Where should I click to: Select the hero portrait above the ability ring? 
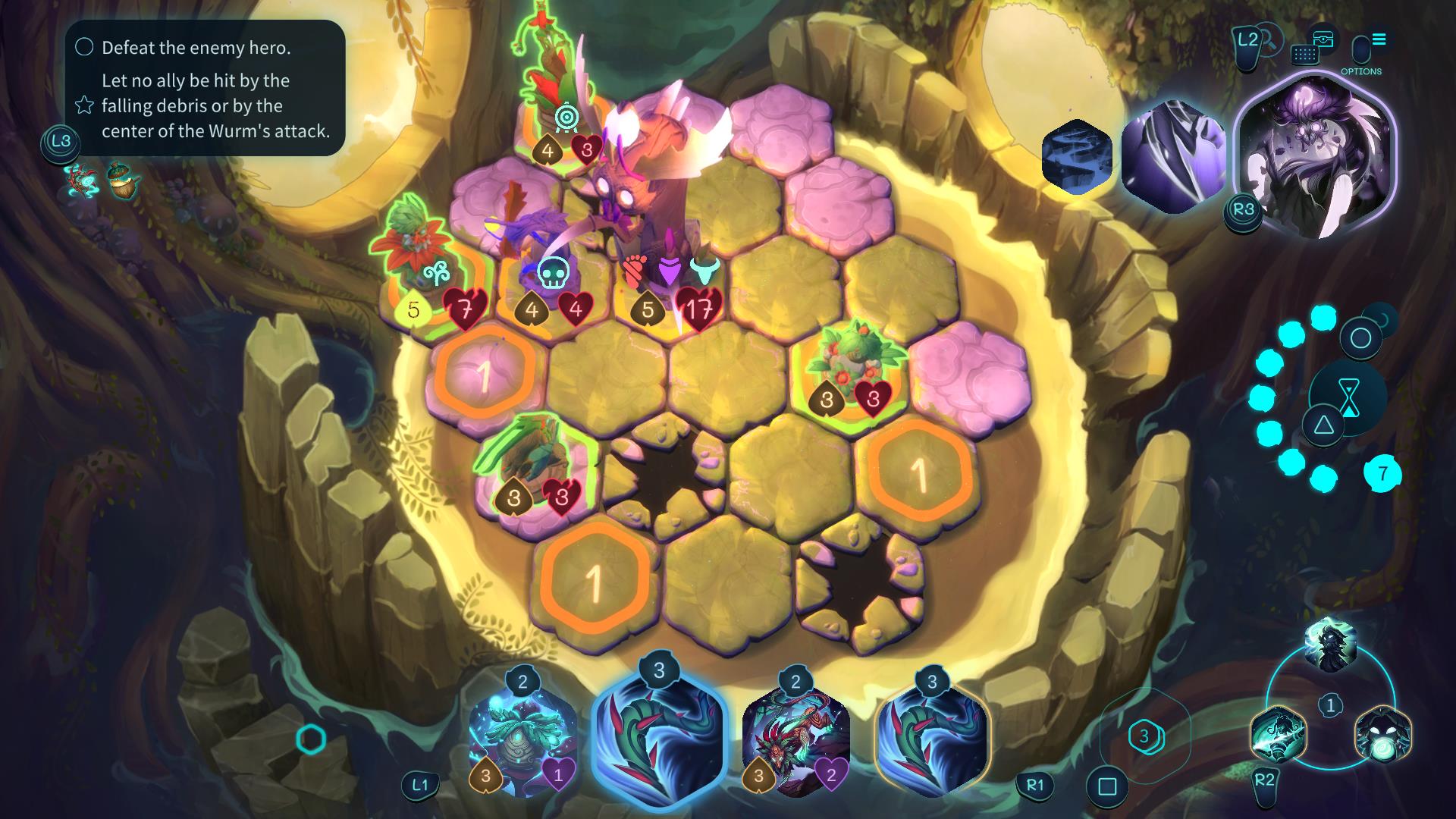click(1330, 645)
